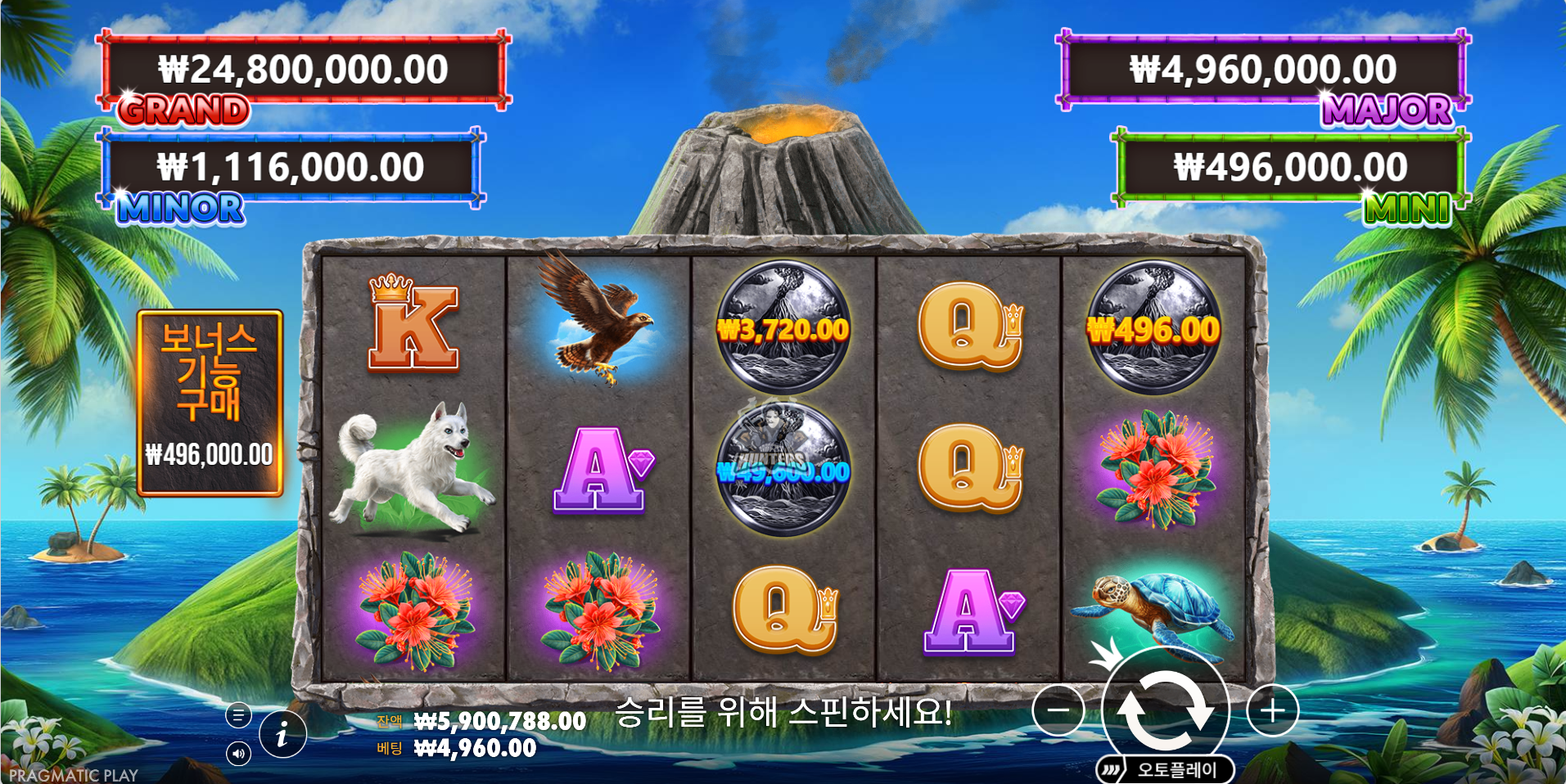Screen dimensions: 1566x784
Task: Toggle the sound speaker icon
Action: tap(238, 753)
